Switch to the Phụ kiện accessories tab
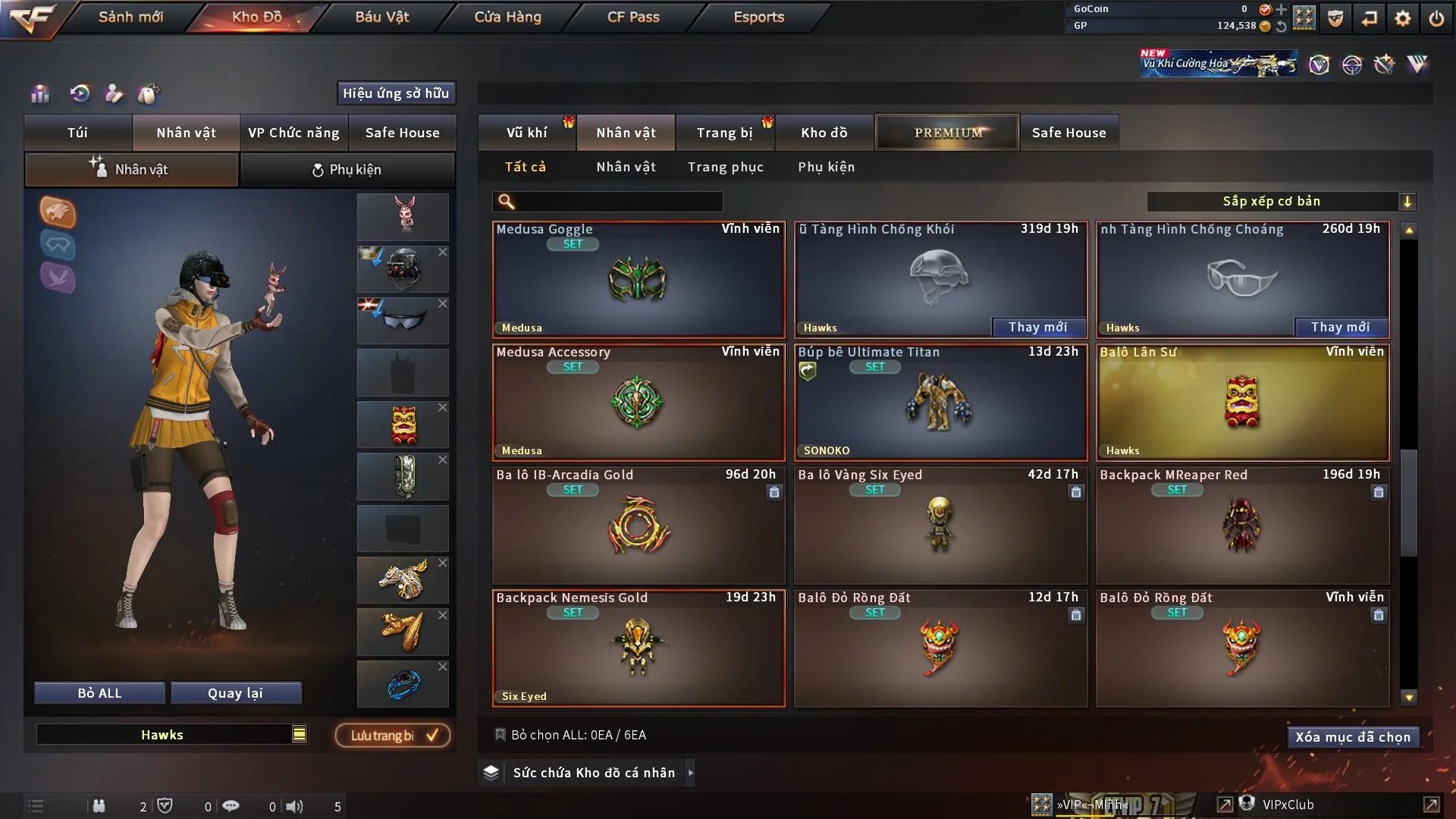Viewport: 1456px width, 819px height. (347, 170)
